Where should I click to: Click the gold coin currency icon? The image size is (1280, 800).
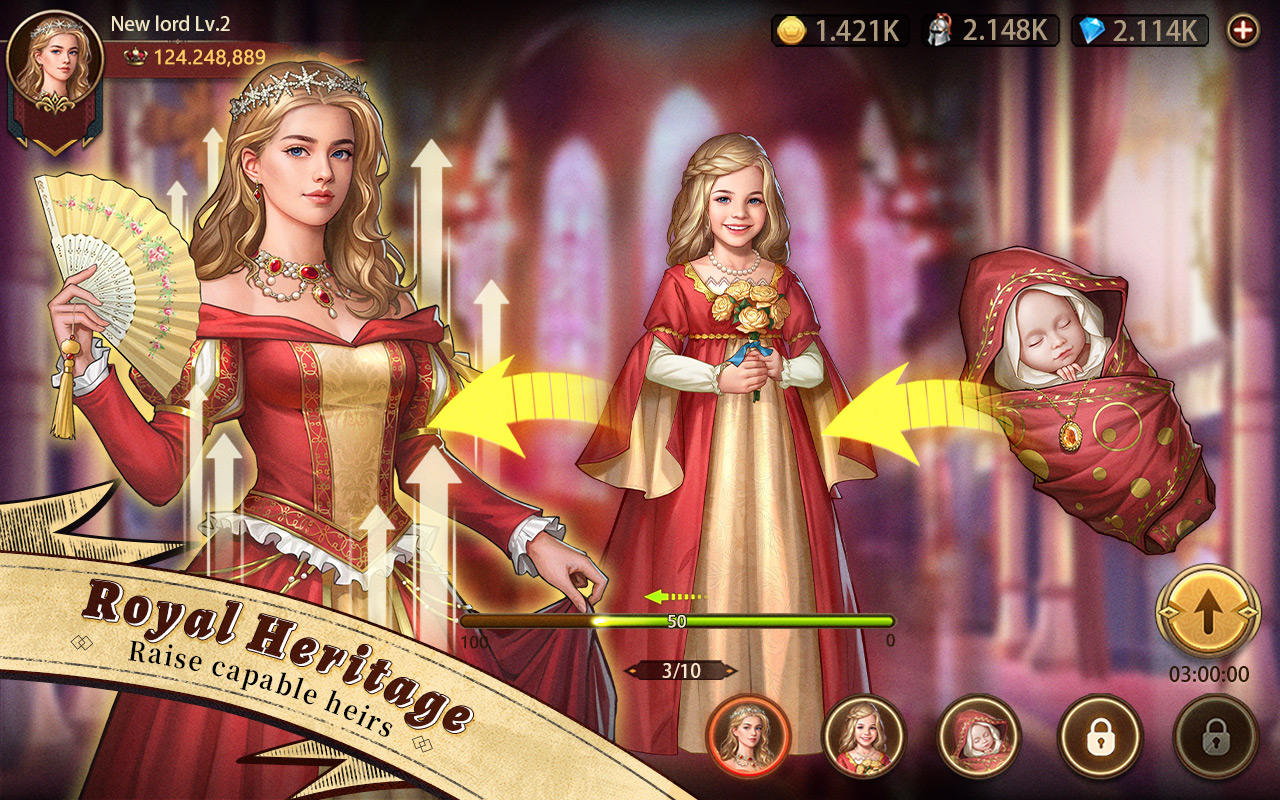tap(793, 31)
